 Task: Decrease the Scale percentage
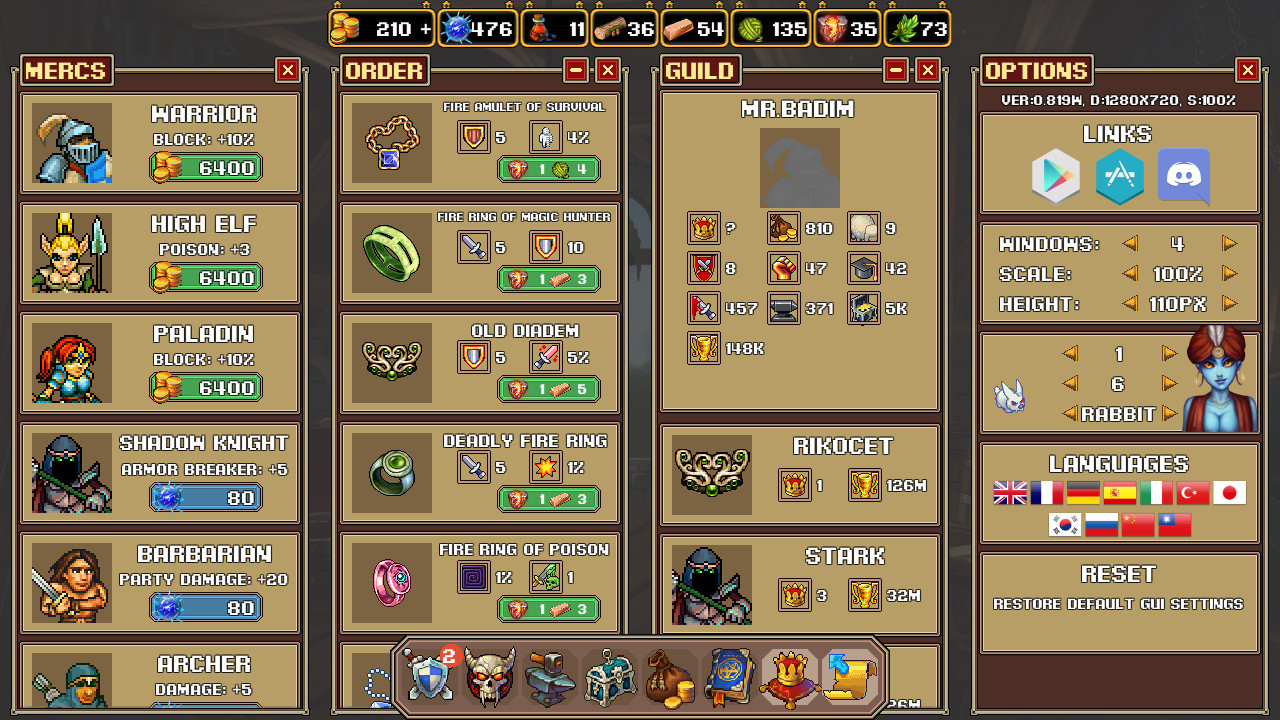pyautogui.click(x=1129, y=272)
